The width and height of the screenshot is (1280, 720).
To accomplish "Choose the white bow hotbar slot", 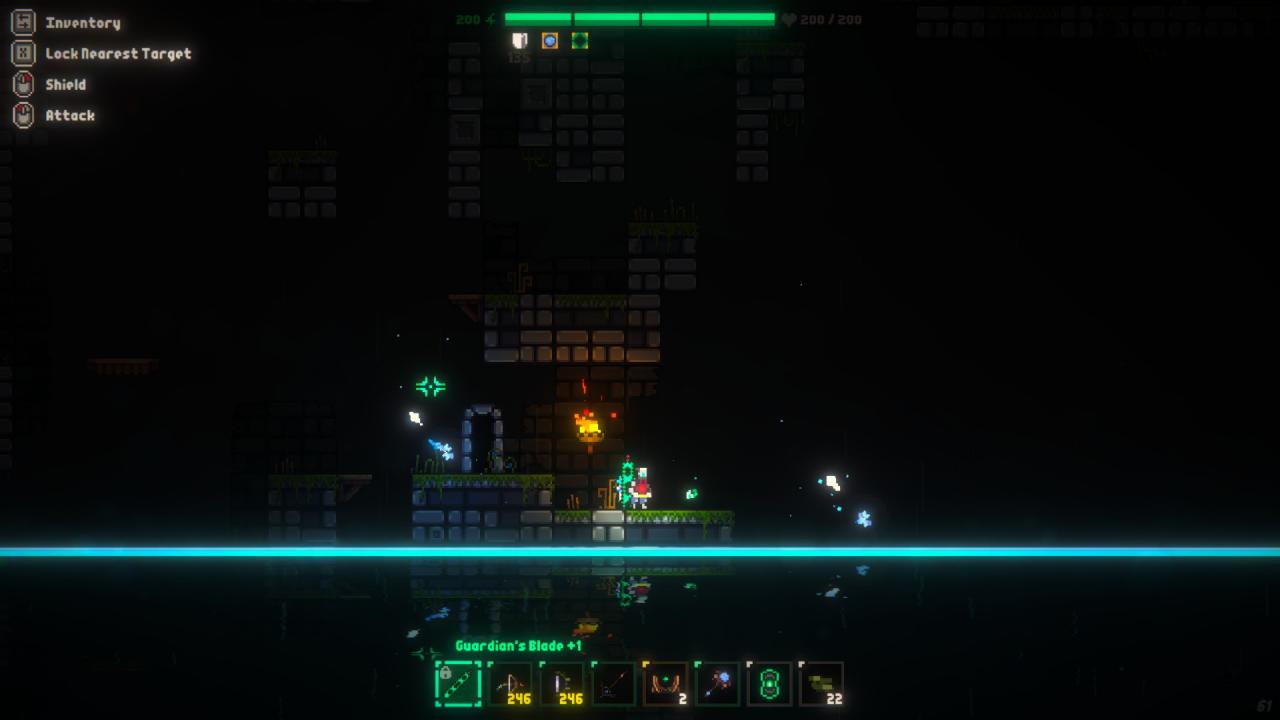I will click(x=562, y=684).
